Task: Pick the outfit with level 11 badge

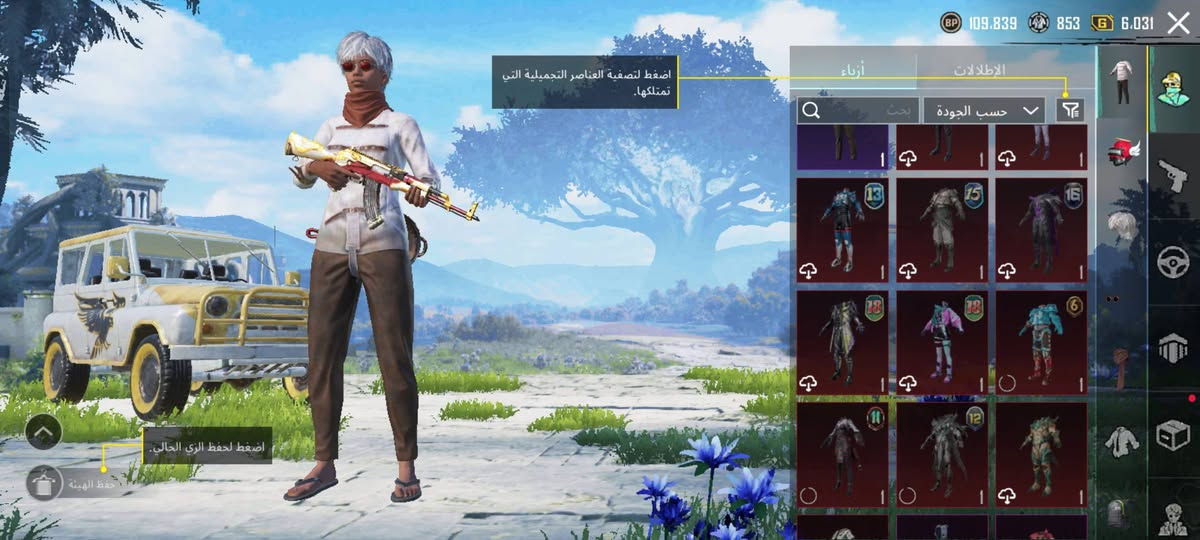Action: (x=842, y=454)
